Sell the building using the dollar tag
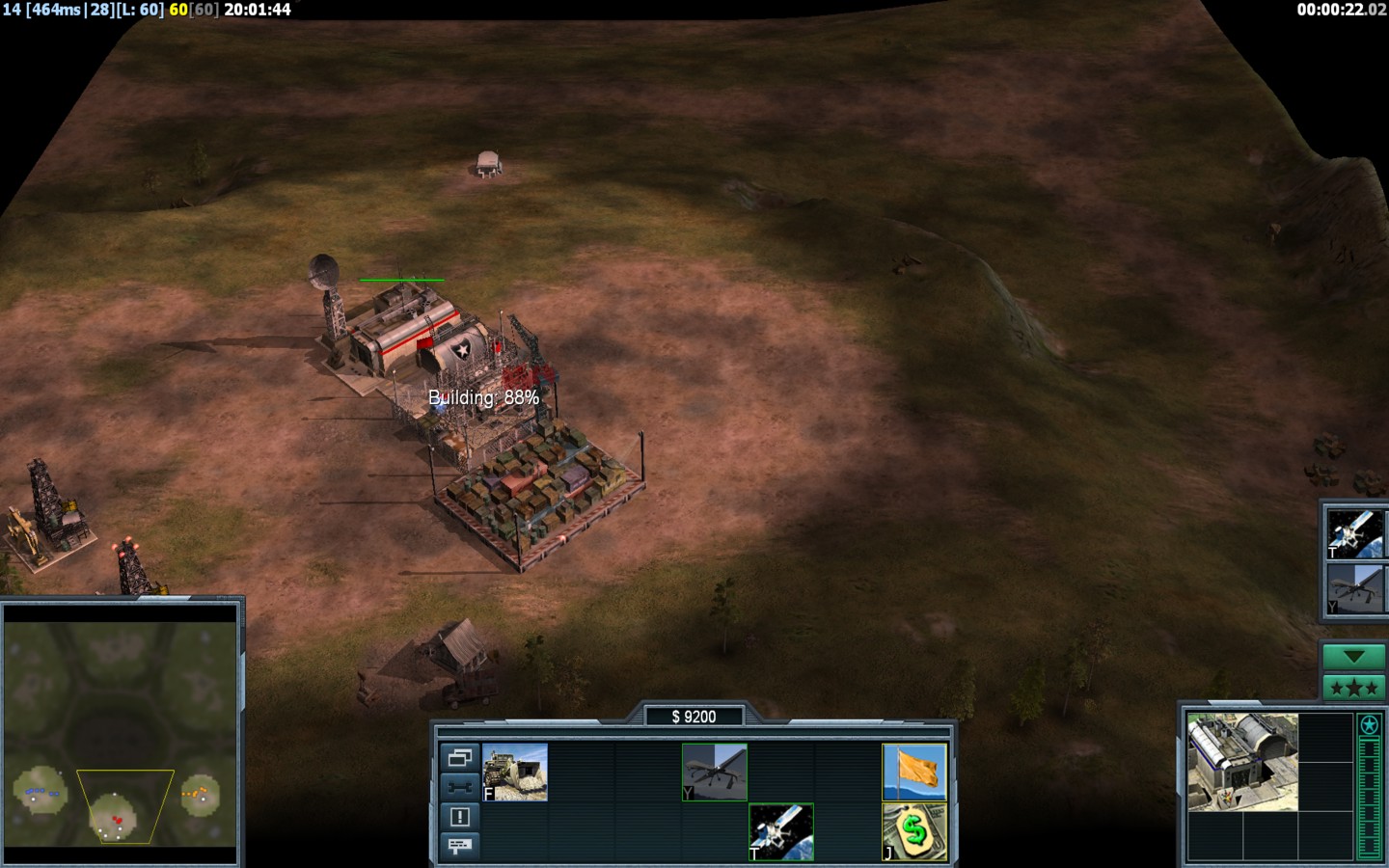1389x868 pixels. click(x=914, y=831)
